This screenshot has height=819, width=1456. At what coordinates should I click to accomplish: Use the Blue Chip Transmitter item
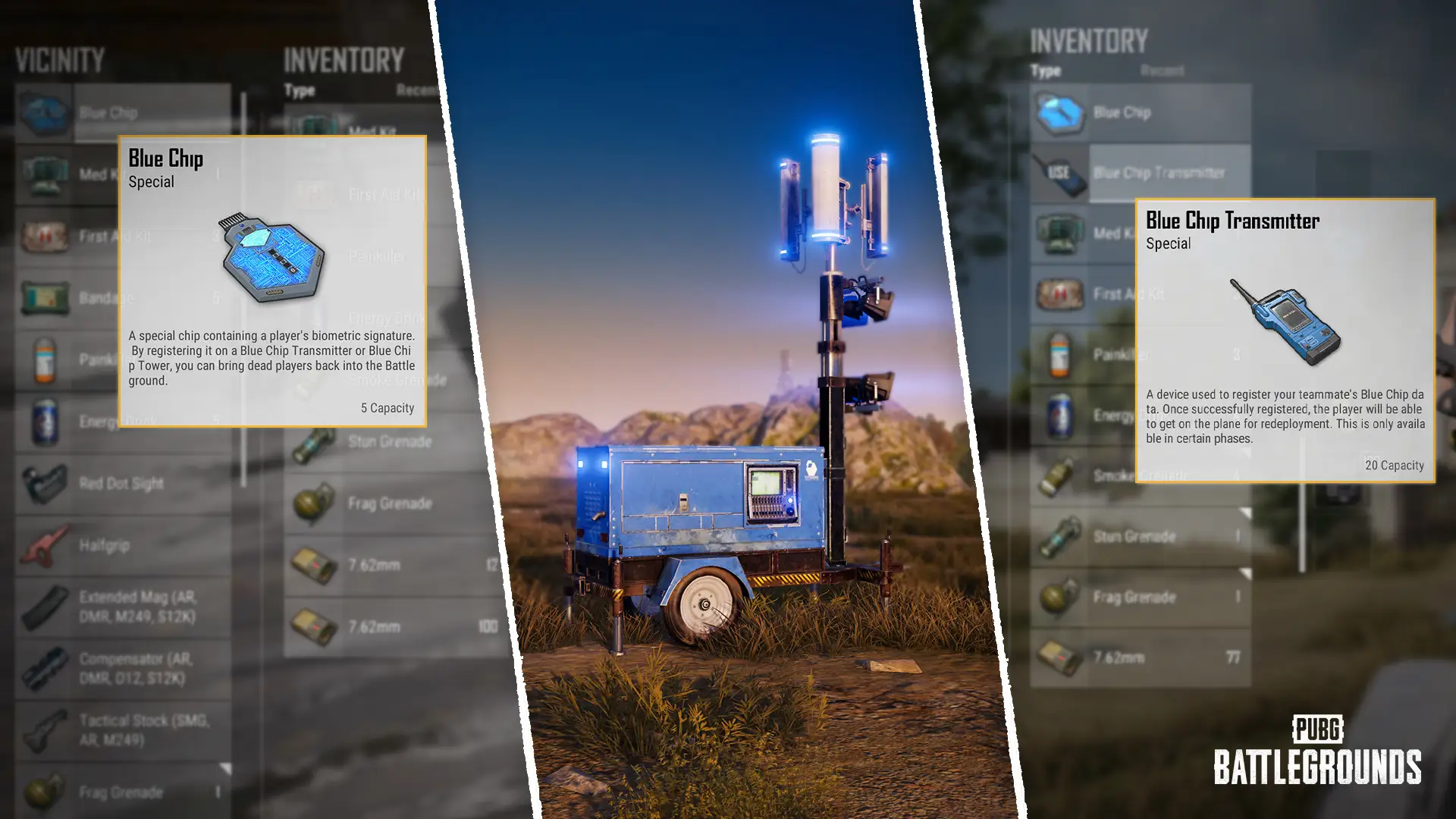1060,173
